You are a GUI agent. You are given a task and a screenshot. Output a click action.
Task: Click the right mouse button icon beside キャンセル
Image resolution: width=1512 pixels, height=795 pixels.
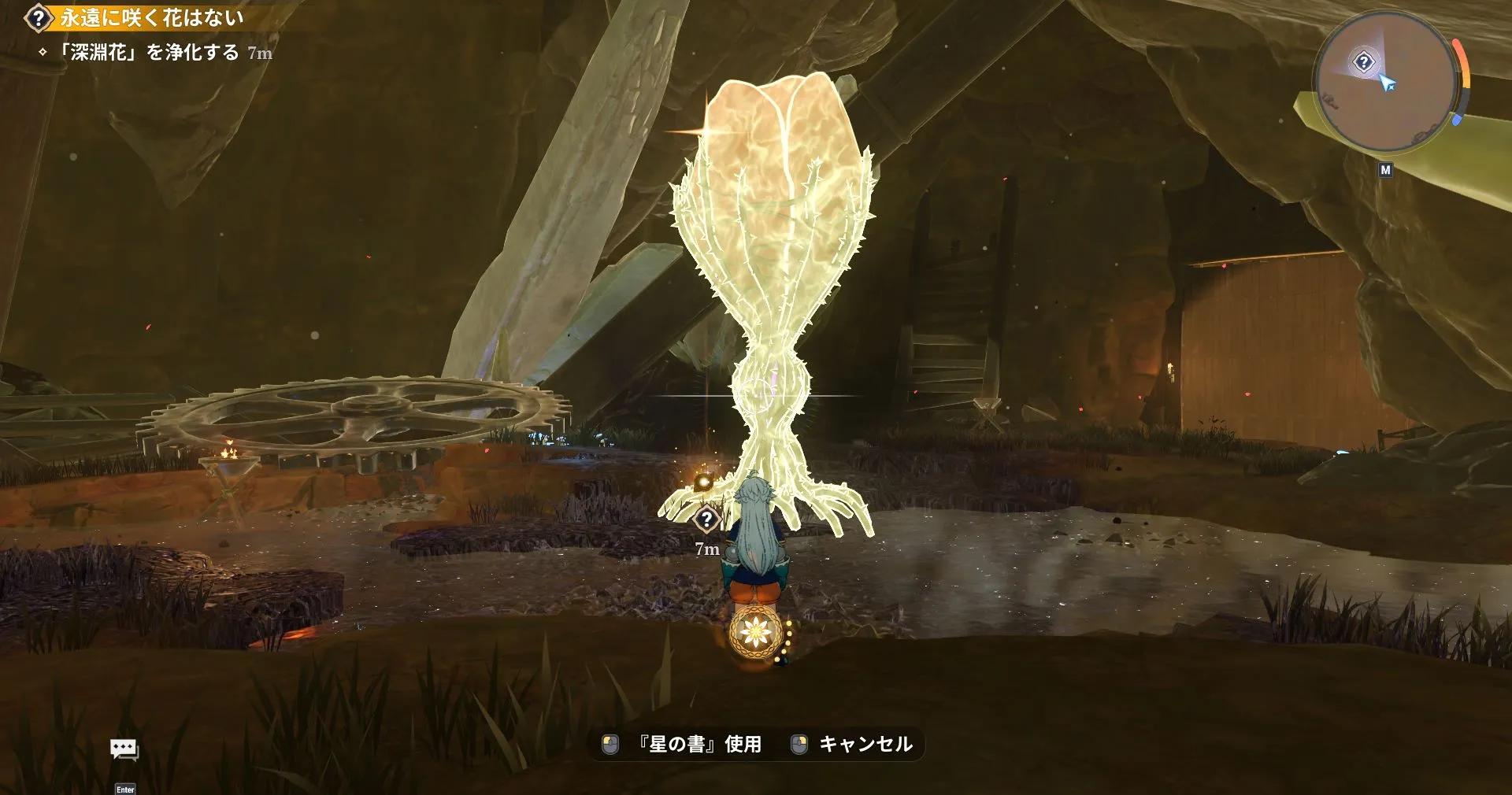(801, 742)
